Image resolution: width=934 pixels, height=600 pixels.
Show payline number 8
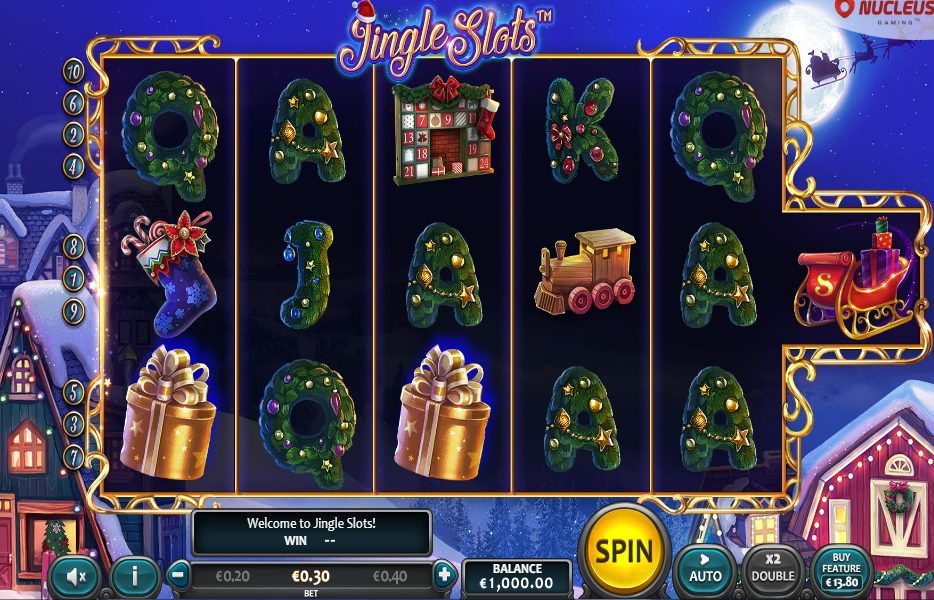click(74, 245)
